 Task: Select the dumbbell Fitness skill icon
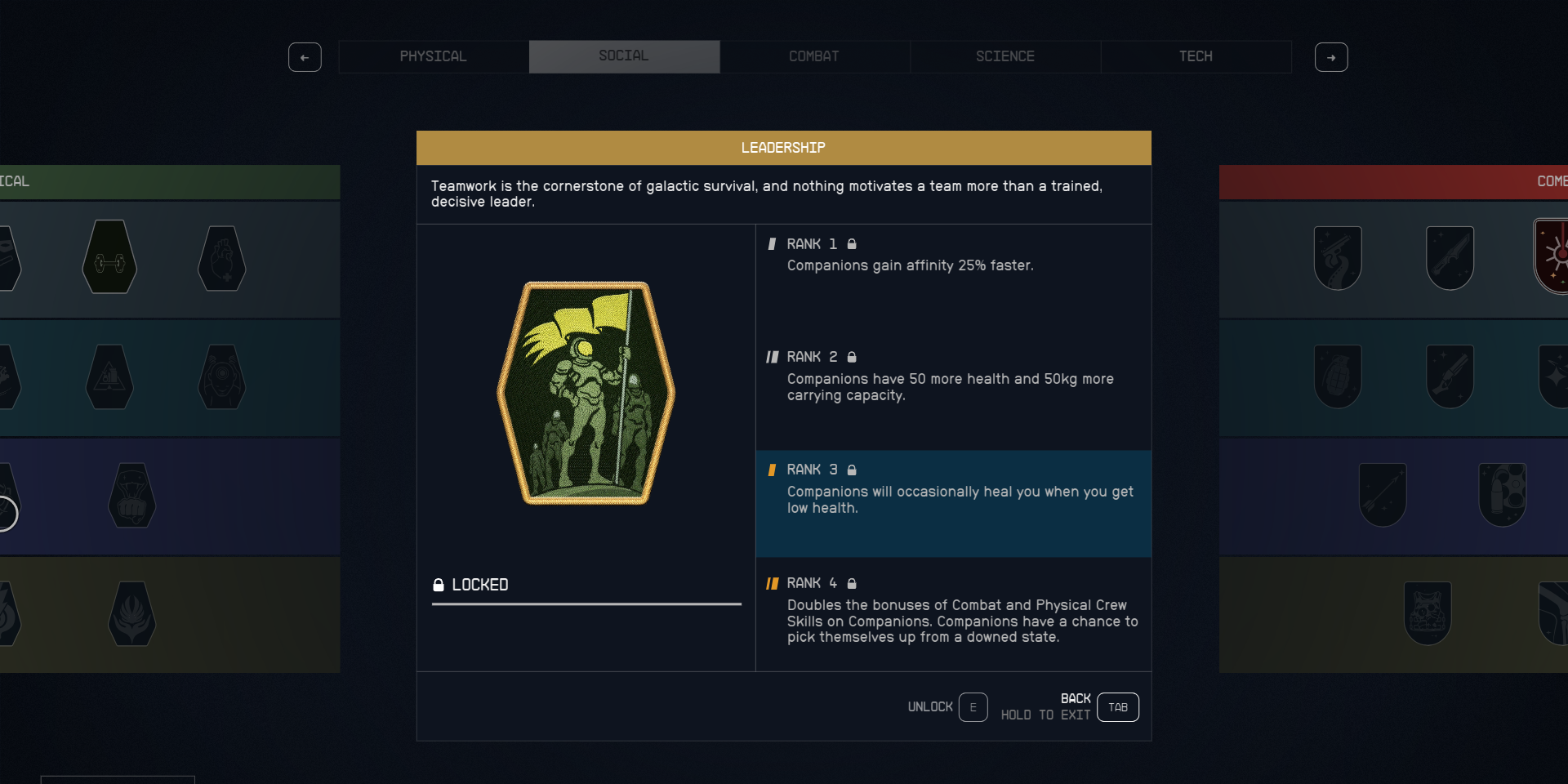click(109, 257)
